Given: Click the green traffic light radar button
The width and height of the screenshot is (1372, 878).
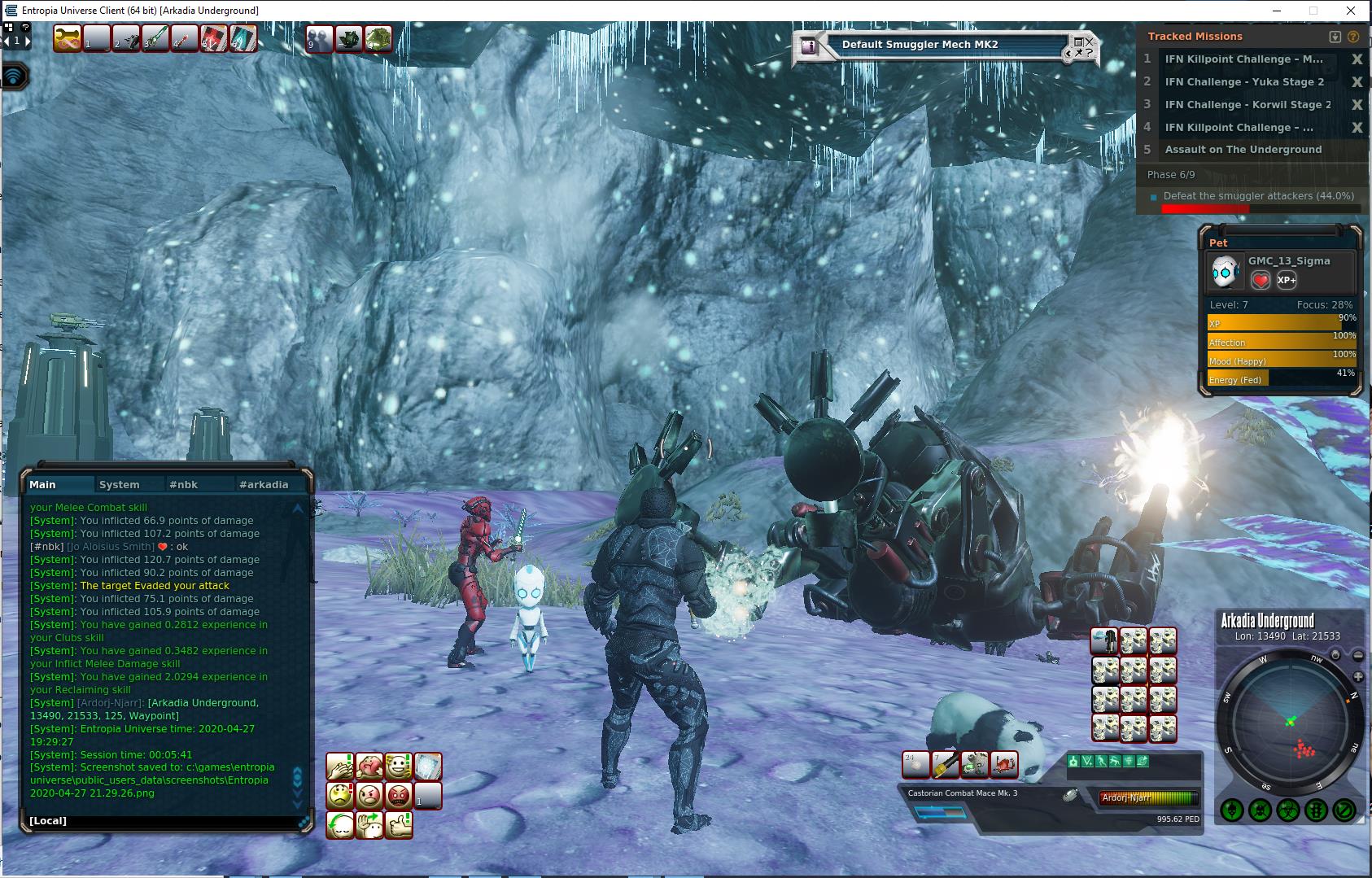Looking at the screenshot, I should click(x=1317, y=810).
